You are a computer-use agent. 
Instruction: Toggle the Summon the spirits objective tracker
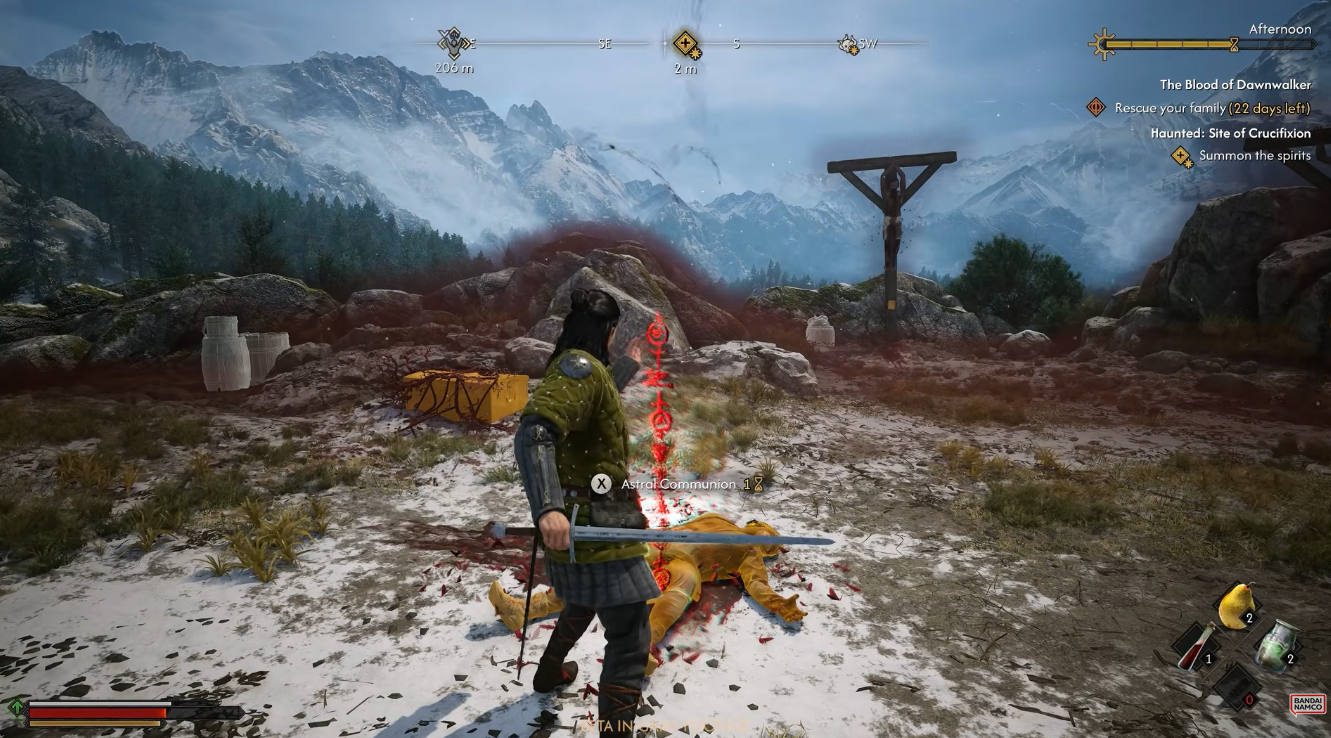(1181, 156)
